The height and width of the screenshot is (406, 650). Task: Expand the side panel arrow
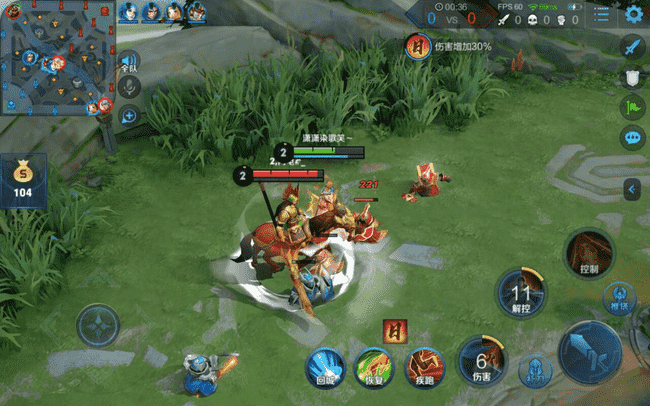[632, 188]
